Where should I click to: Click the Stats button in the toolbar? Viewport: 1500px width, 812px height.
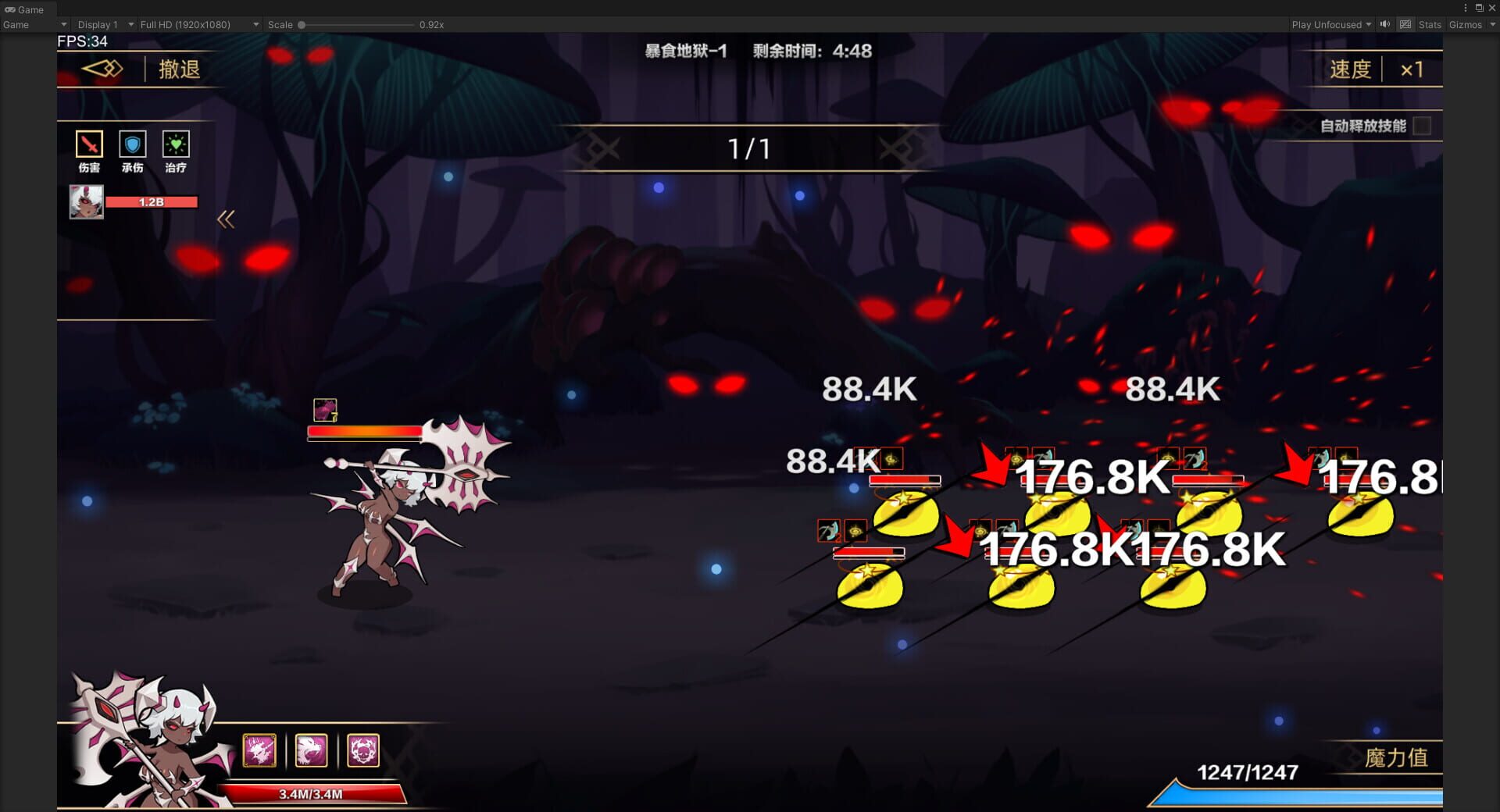pos(1429,24)
